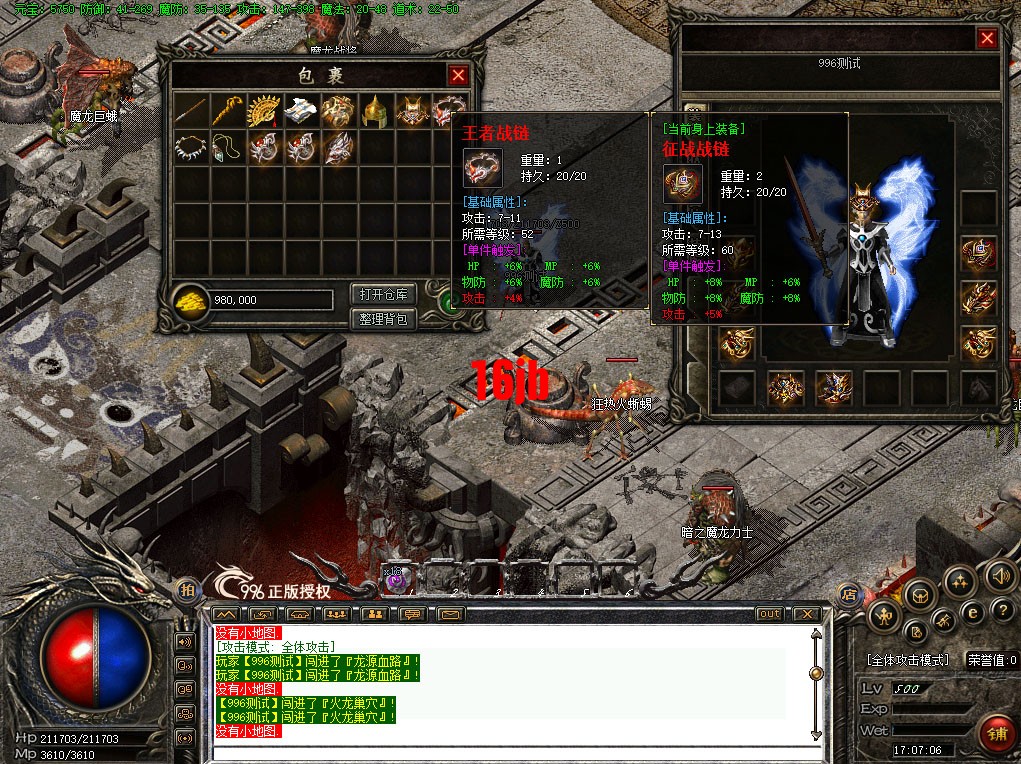Select the blue gem pendant necklace
The width and height of the screenshot is (1021, 764).
227,147
